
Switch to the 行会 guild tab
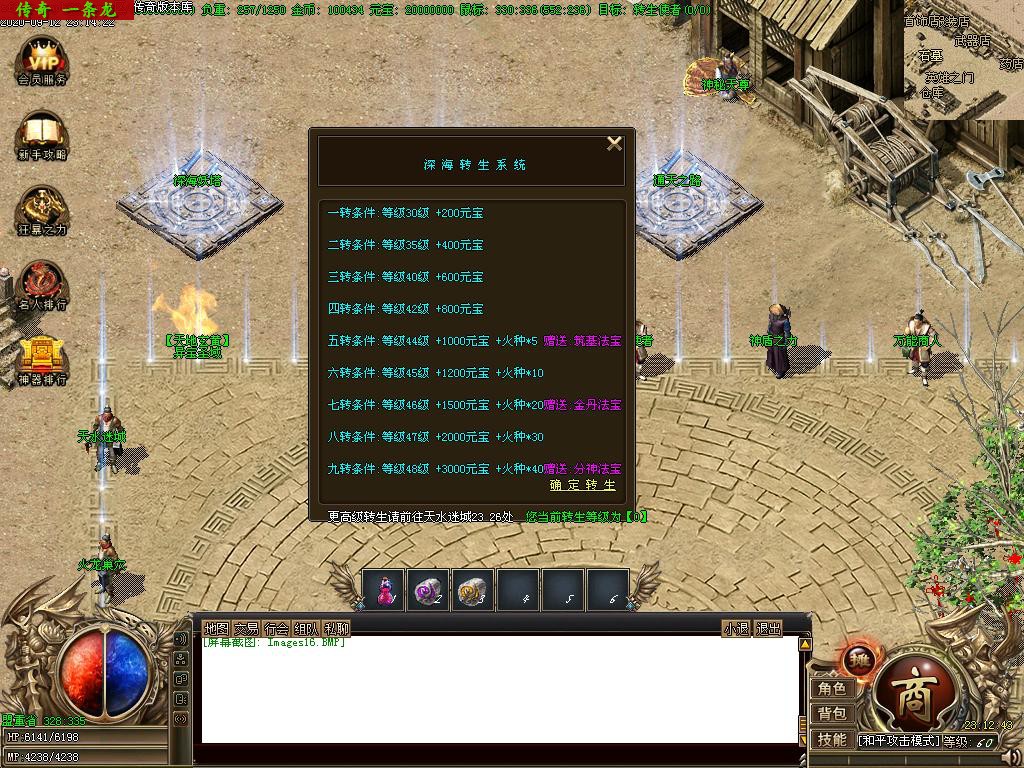point(276,629)
